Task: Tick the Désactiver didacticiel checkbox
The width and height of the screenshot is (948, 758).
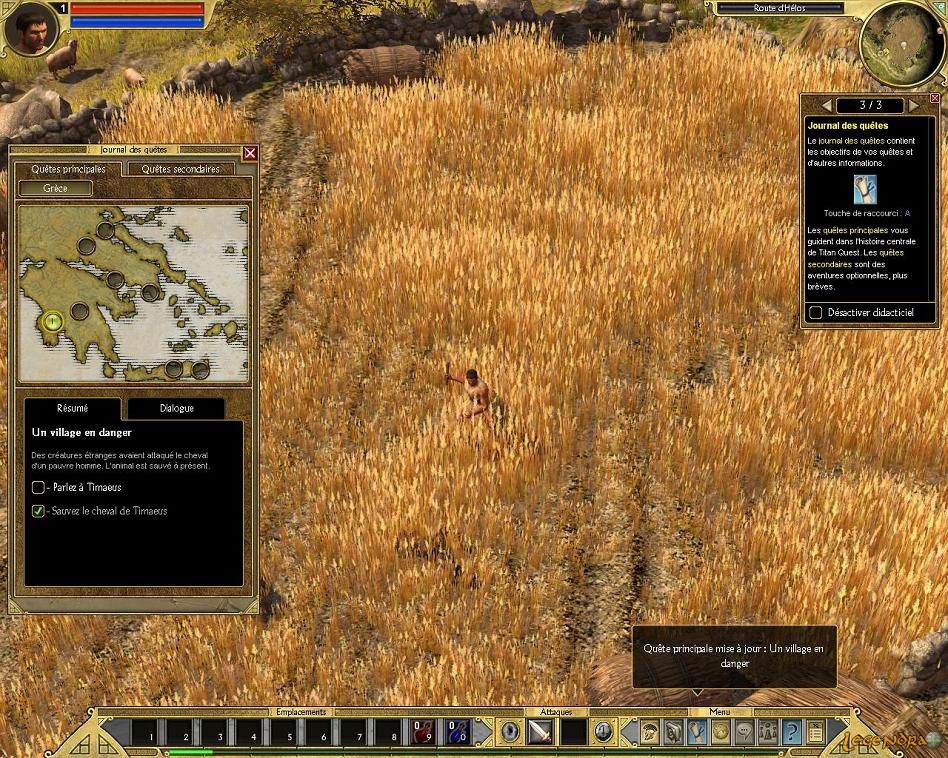Action: tap(816, 313)
